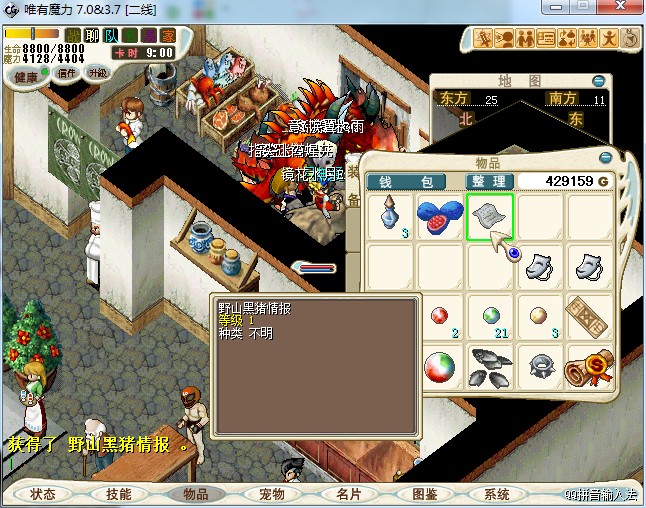Collapse the 地图 map panel
646x508 pixels.
598,81
